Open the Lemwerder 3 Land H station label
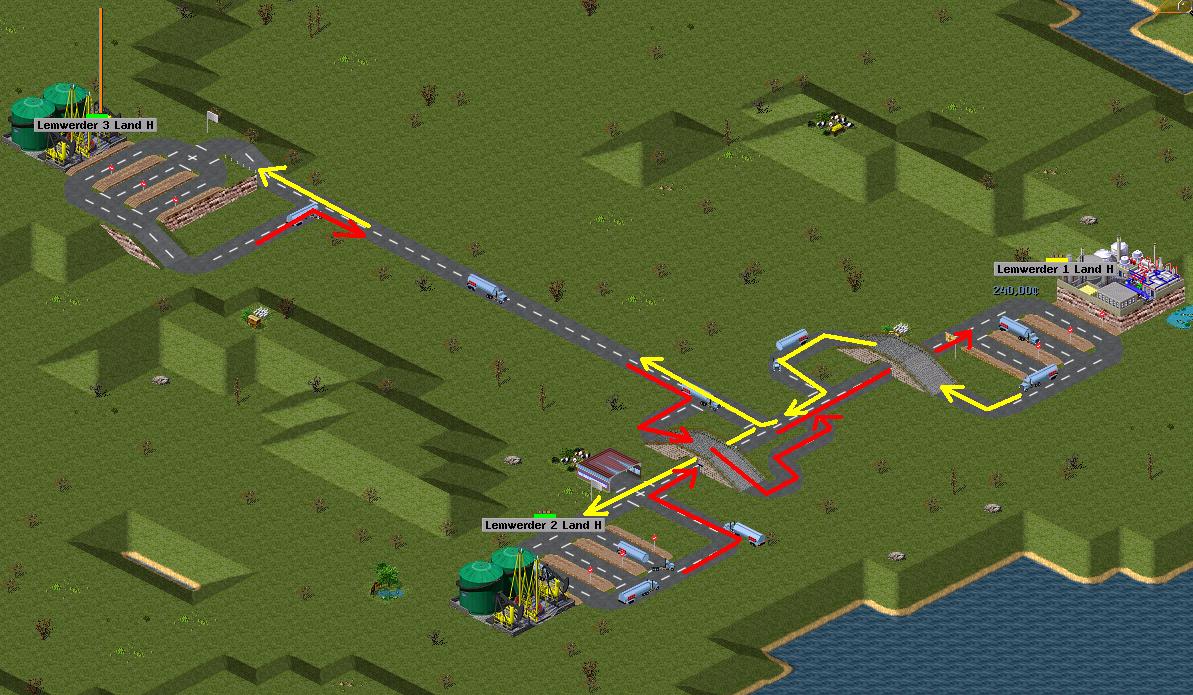Viewport: 1193px width, 695px height. click(x=96, y=125)
